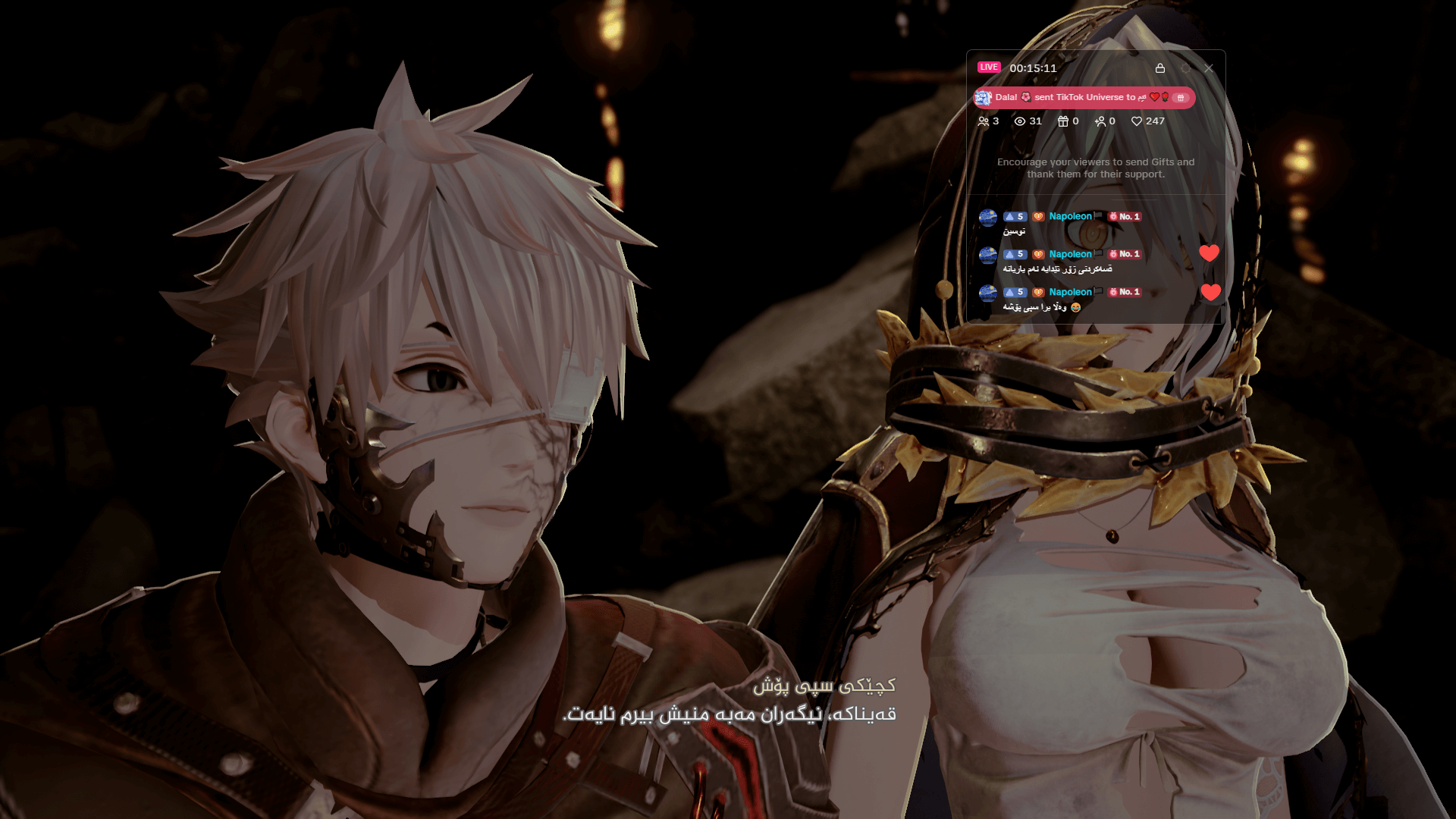Toggle the heart on Napoleon's last message
The image size is (1456, 819).
point(1210,294)
